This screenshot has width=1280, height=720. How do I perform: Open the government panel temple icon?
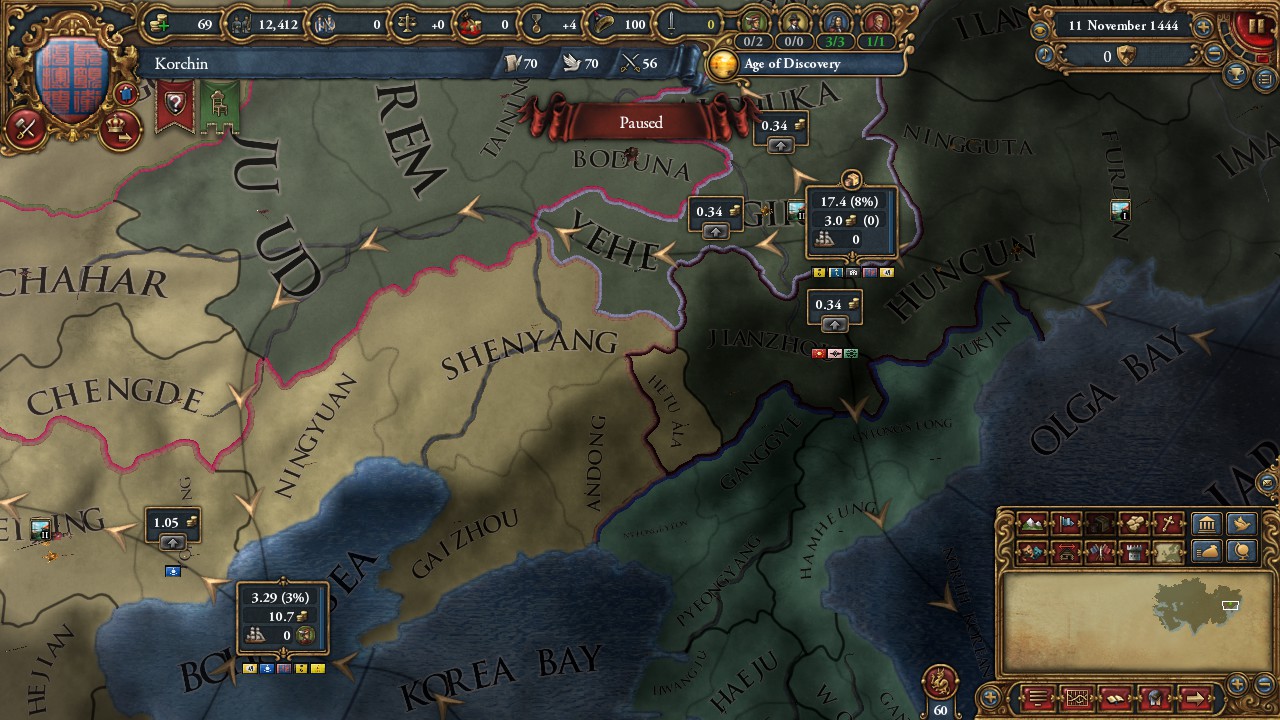tap(1205, 523)
